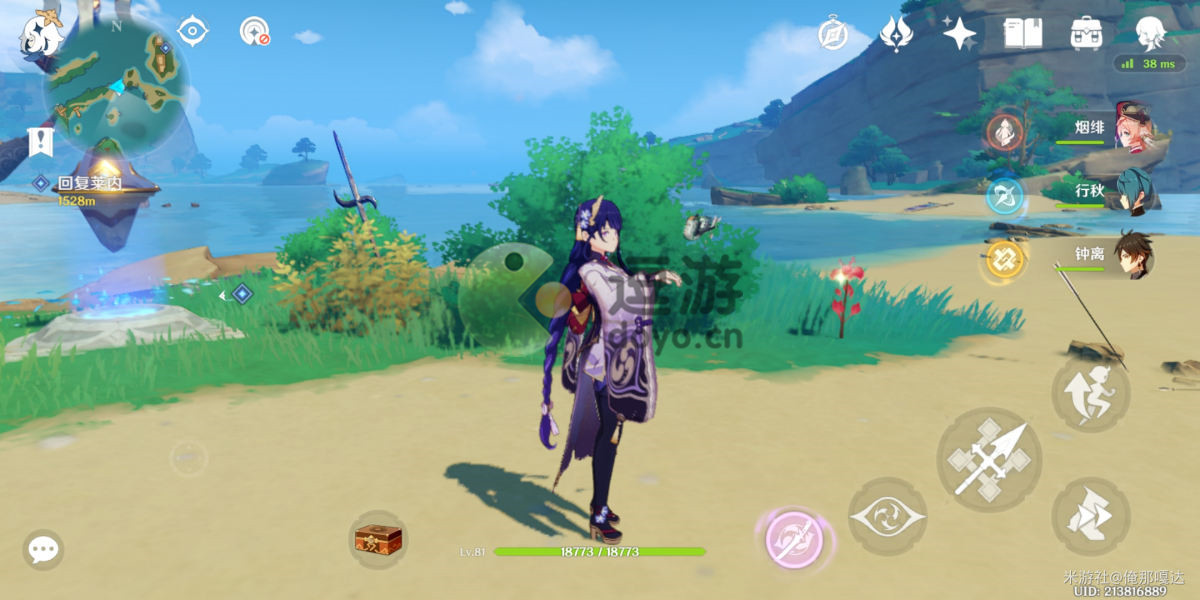The image size is (1200, 600).
Task: Activate the pink elemental burst
Action: tap(794, 541)
